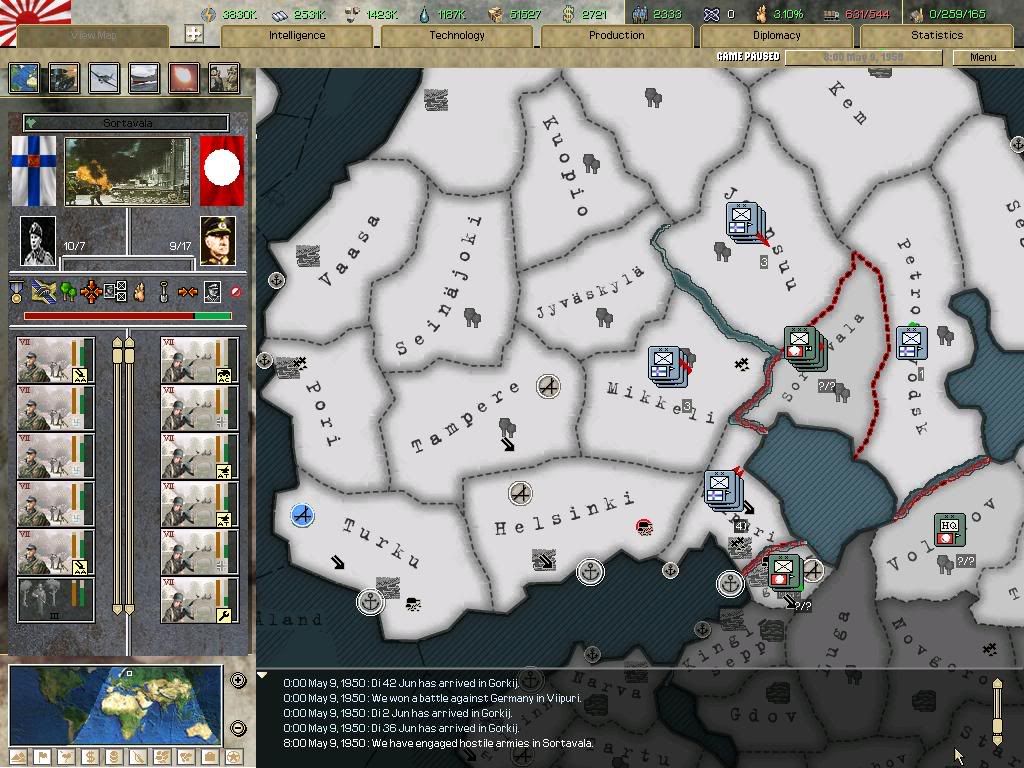
Task: Choose the fighter plane air units icon
Action: tap(103, 78)
